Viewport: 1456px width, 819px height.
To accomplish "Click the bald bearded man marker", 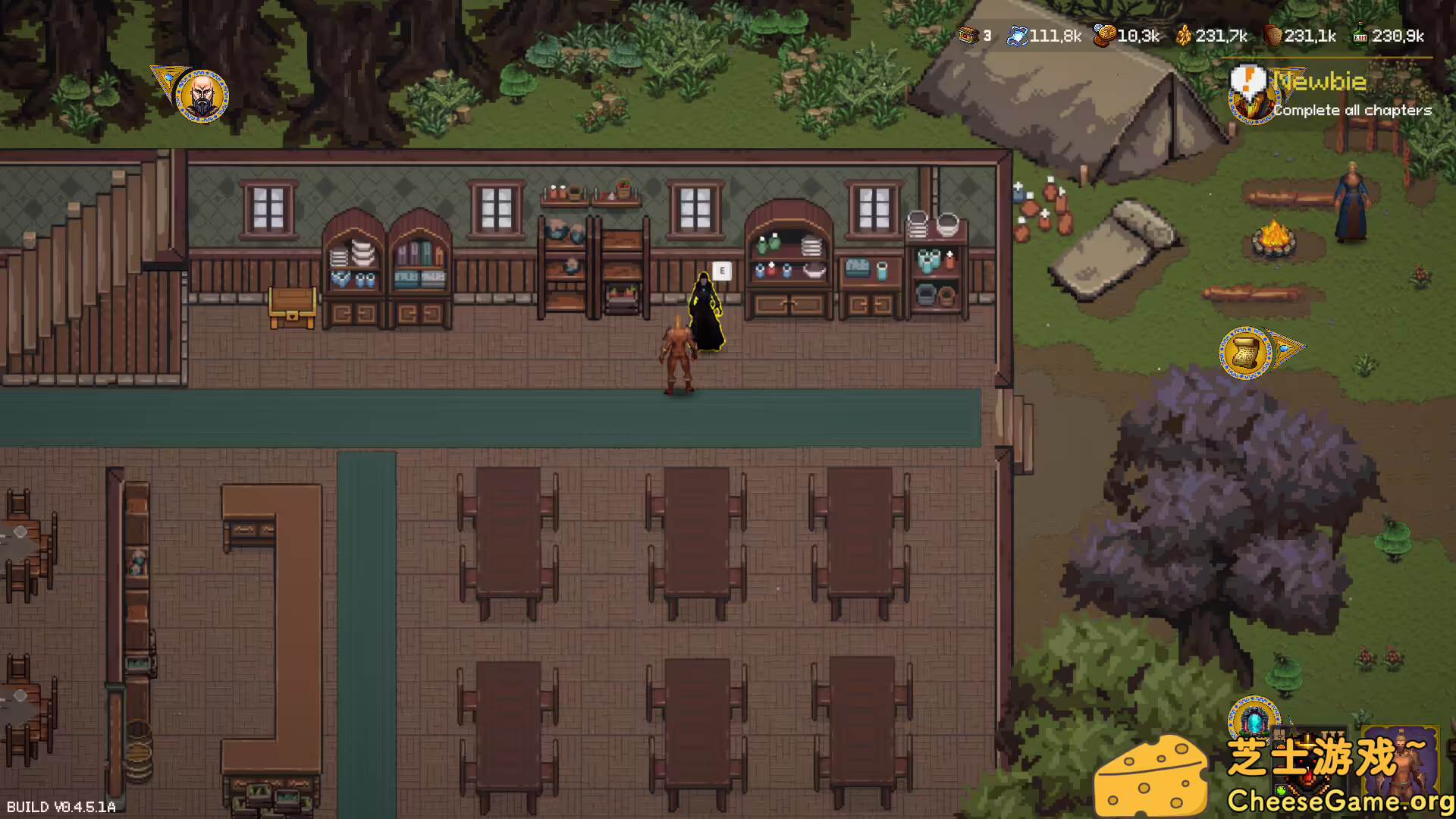I will [x=202, y=96].
